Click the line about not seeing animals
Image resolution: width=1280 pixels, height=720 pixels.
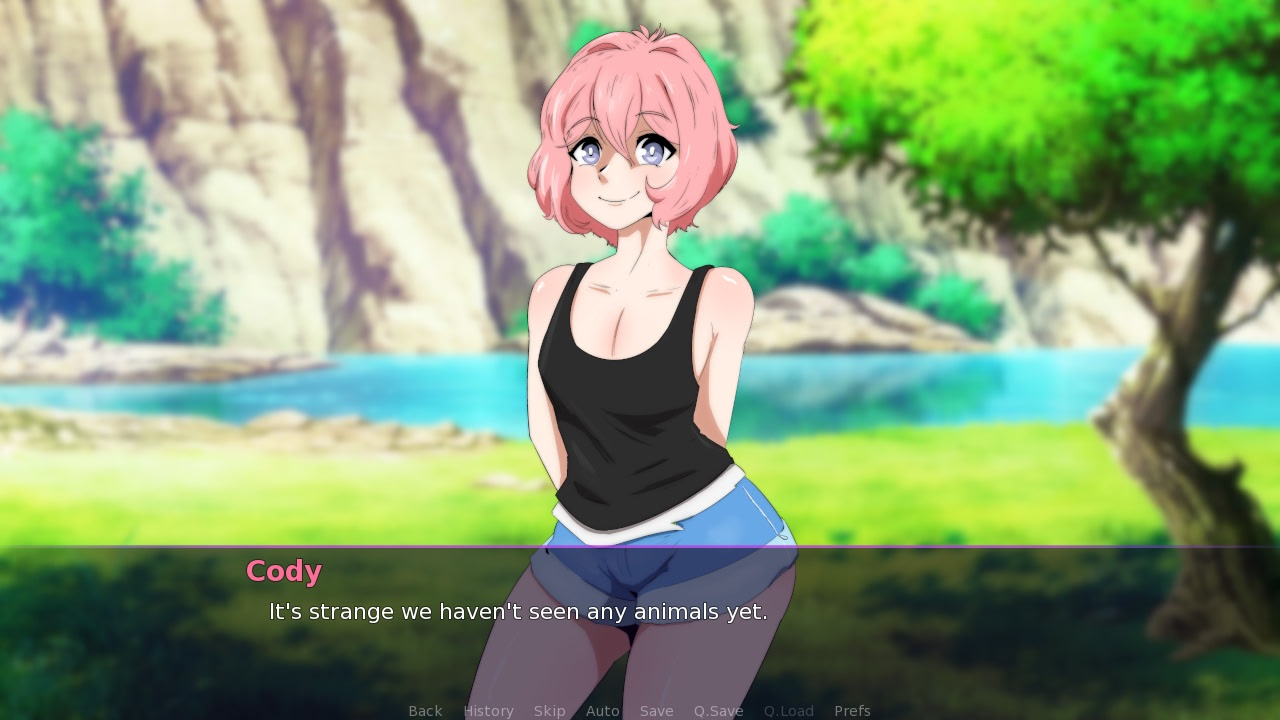pos(518,611)
